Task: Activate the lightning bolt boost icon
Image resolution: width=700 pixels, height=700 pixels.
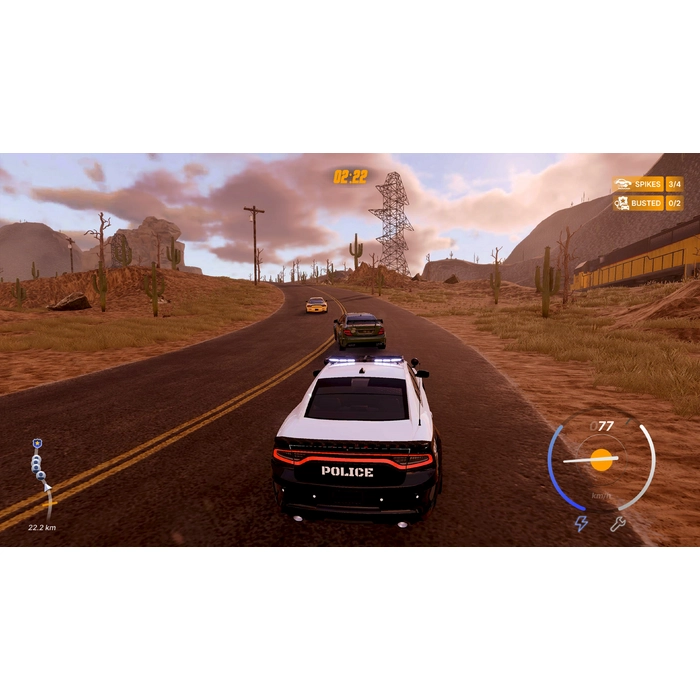Action: (x=581, y=523)
